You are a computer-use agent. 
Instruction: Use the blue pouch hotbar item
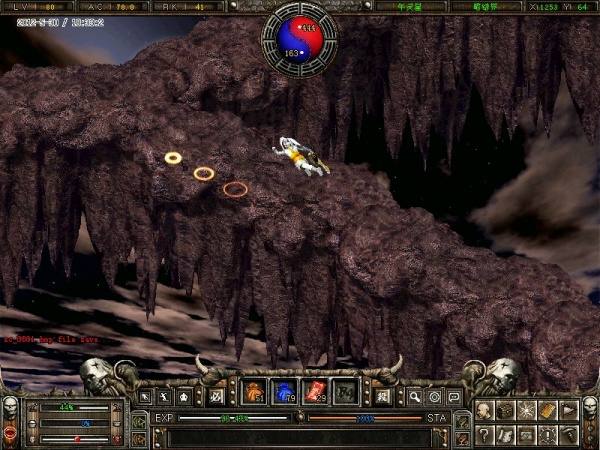[x=284, y=393]
